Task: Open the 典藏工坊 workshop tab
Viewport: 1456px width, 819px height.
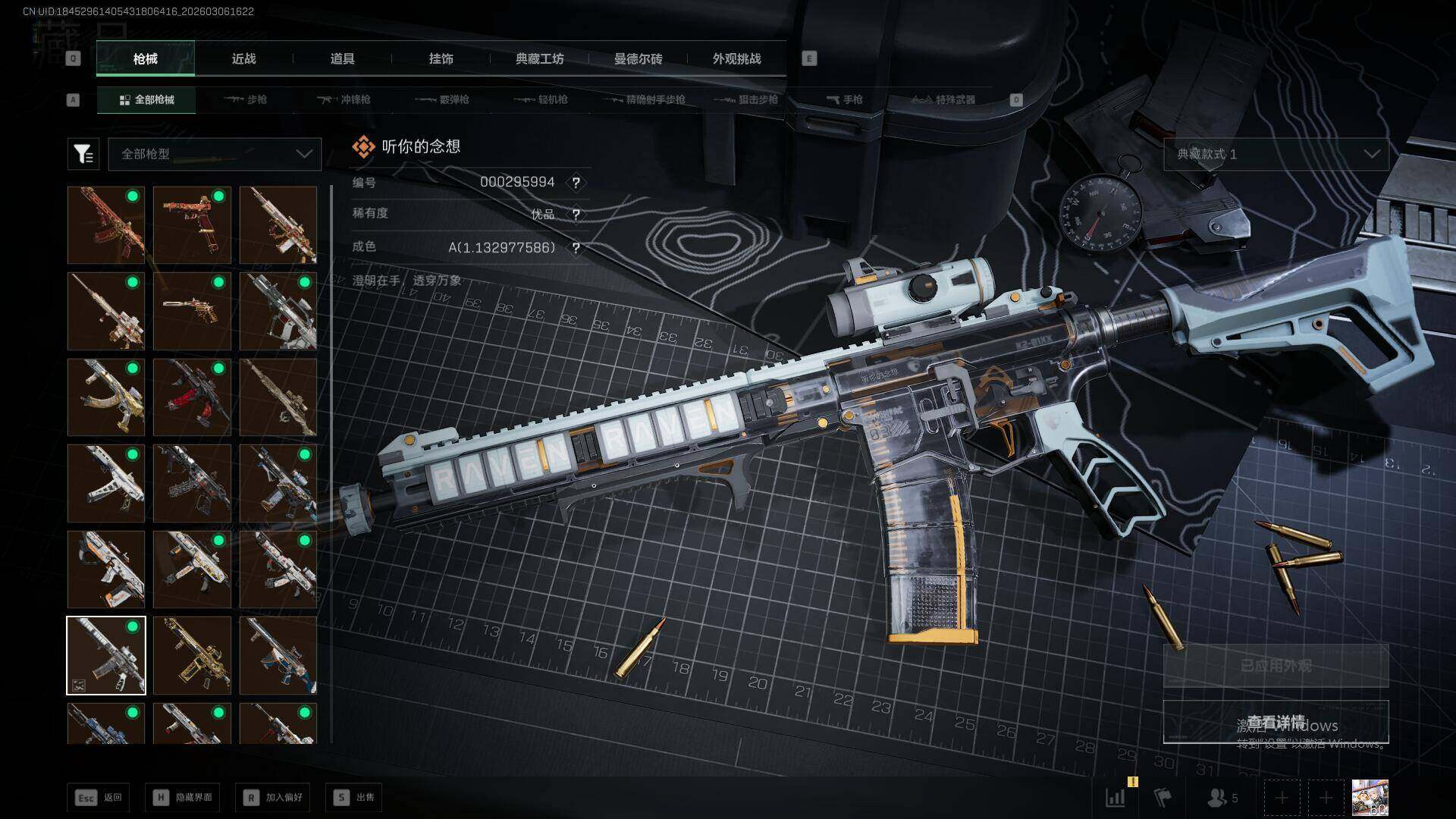Action: (x=539, y=58)
